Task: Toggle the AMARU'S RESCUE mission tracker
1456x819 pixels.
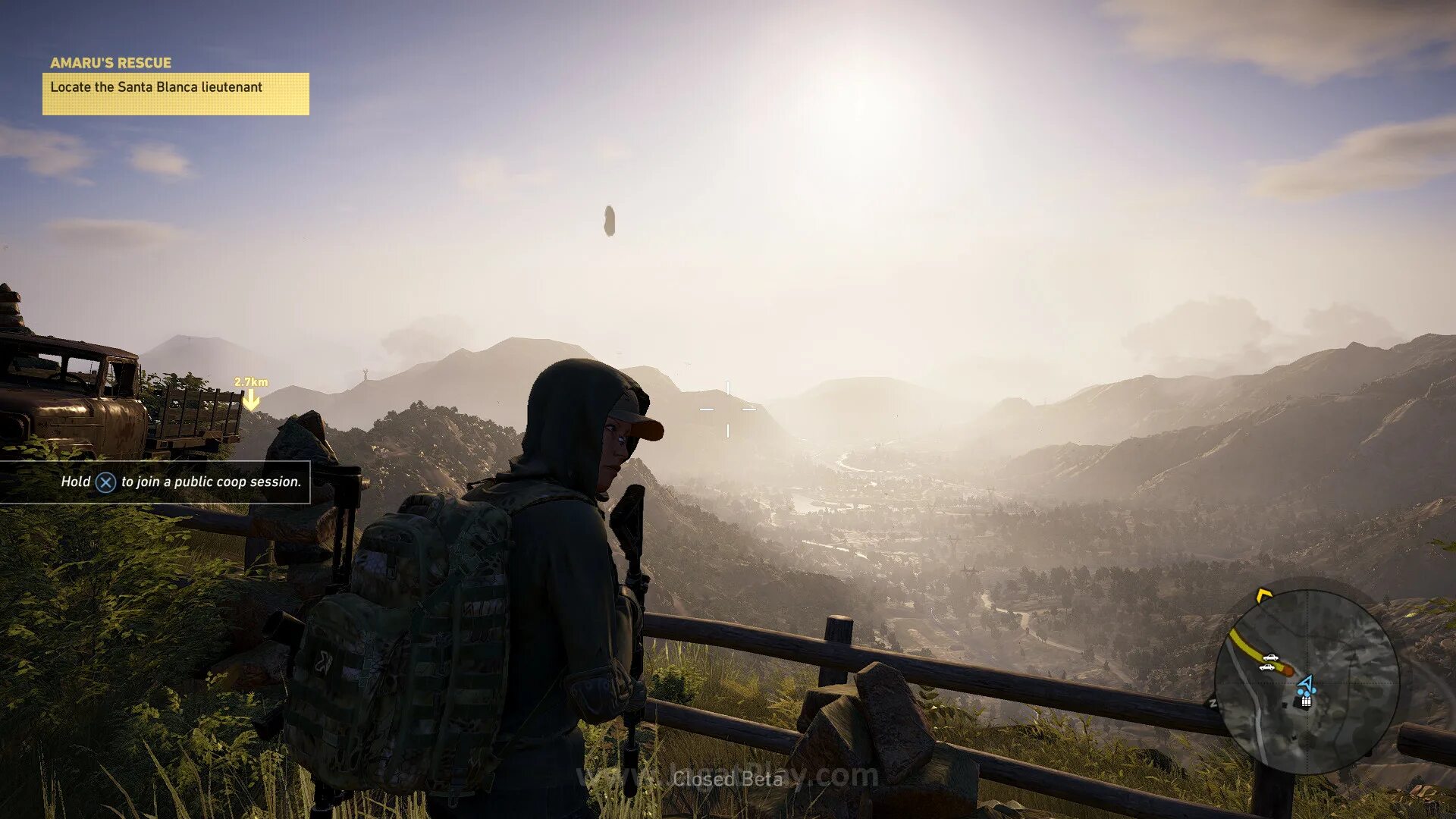Action: (111, 63)
